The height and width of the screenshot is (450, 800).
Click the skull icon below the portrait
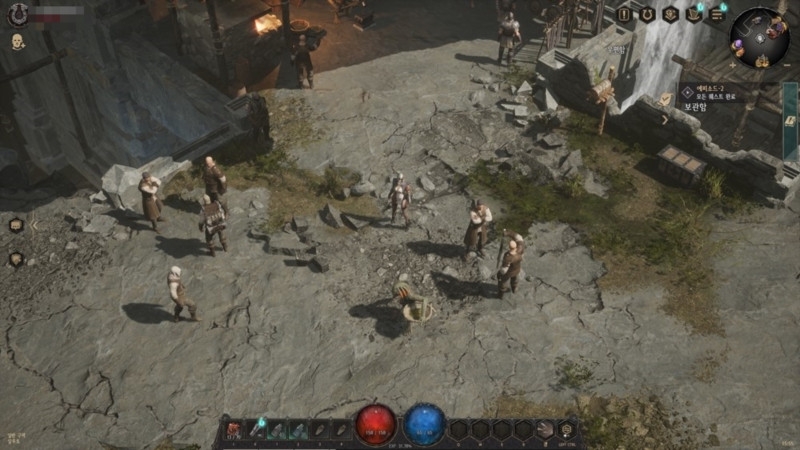17,42
